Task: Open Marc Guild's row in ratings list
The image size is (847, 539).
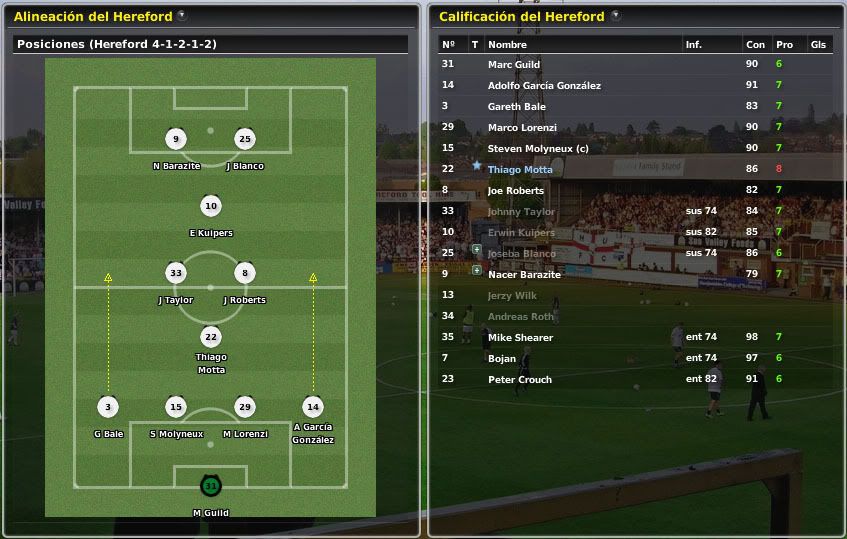Action: (x=514, y=64)
